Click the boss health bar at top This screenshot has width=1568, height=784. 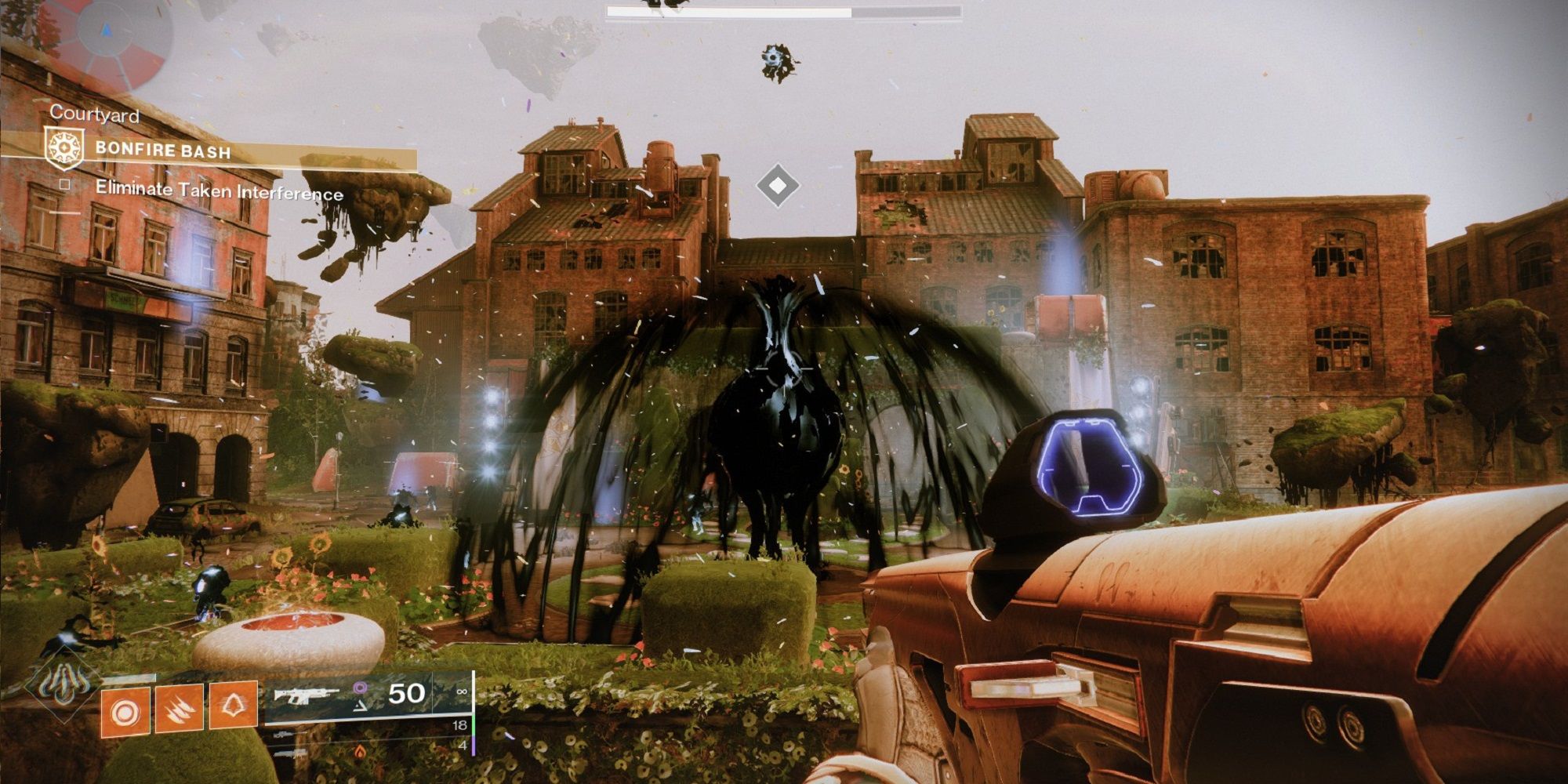tap(784, 12)
